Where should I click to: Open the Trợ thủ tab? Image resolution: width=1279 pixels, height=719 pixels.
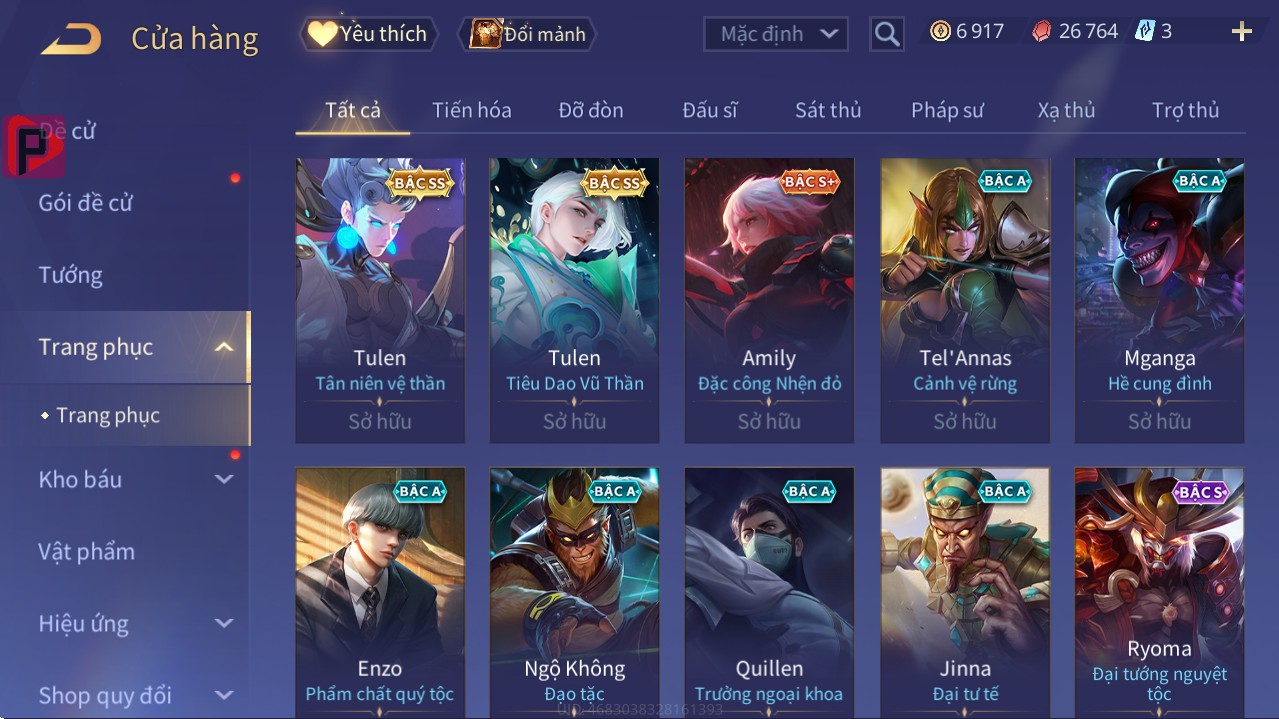pos(1185,110)
